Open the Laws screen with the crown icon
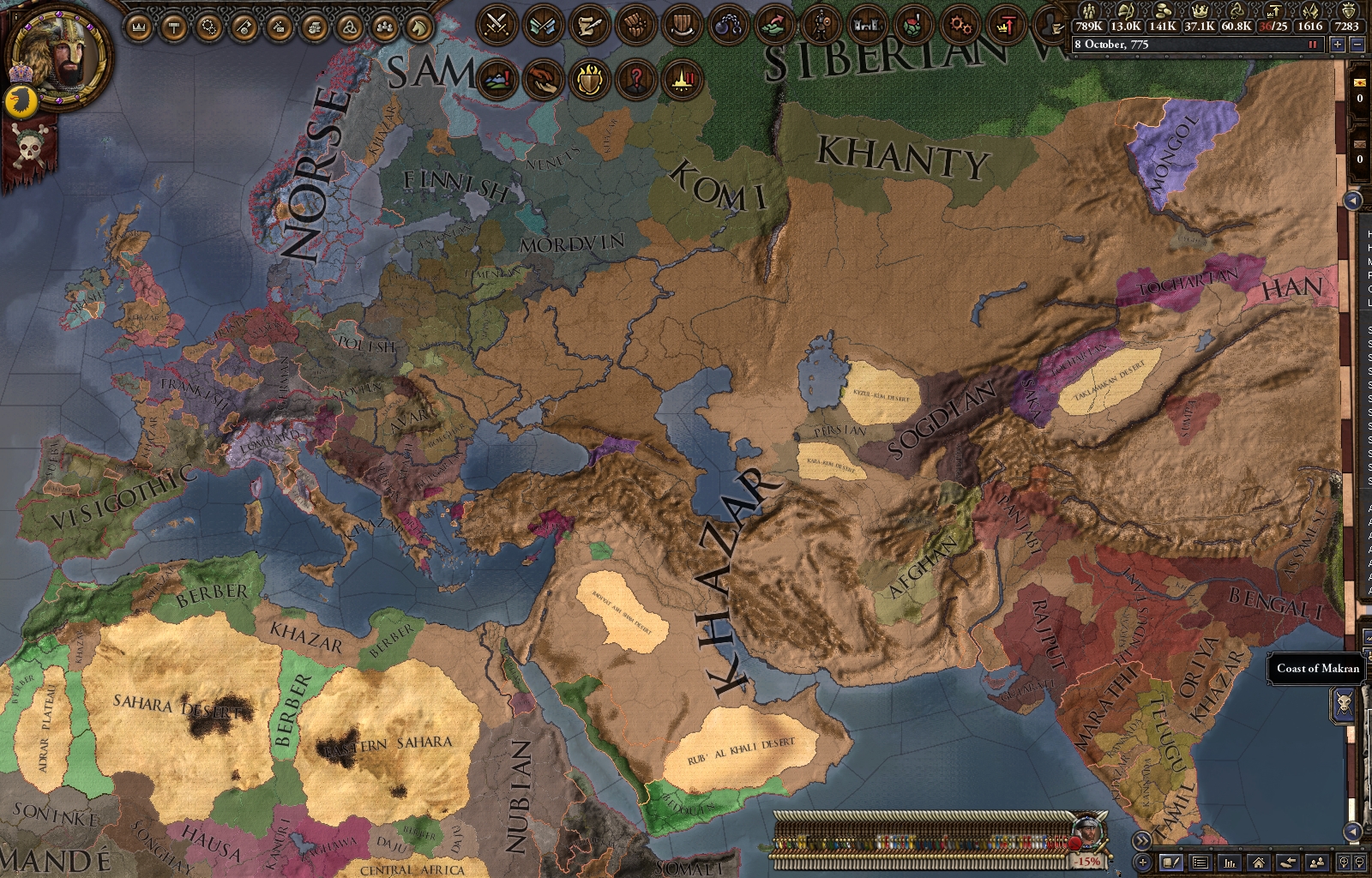 (138, 27)
